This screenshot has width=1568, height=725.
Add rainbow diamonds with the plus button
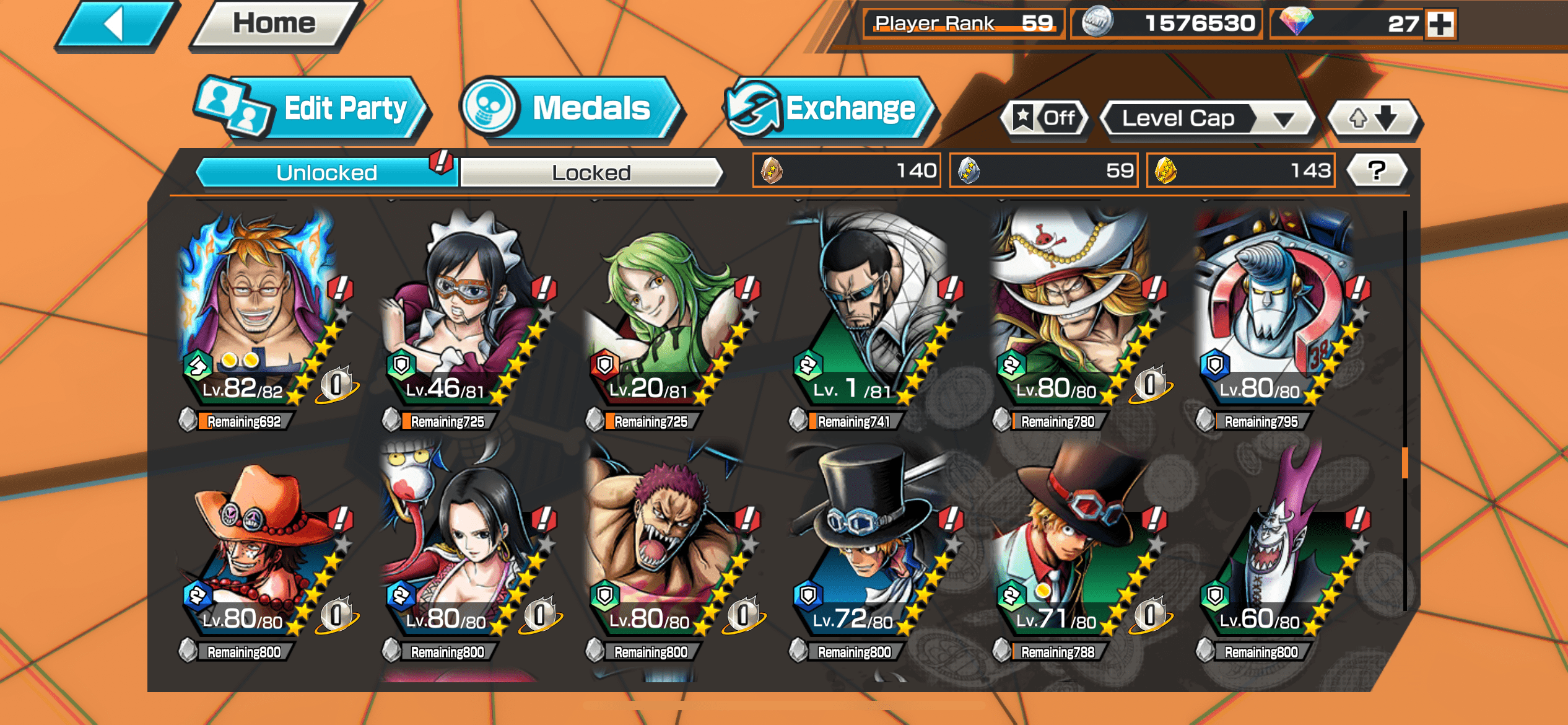coord(1440,24)
